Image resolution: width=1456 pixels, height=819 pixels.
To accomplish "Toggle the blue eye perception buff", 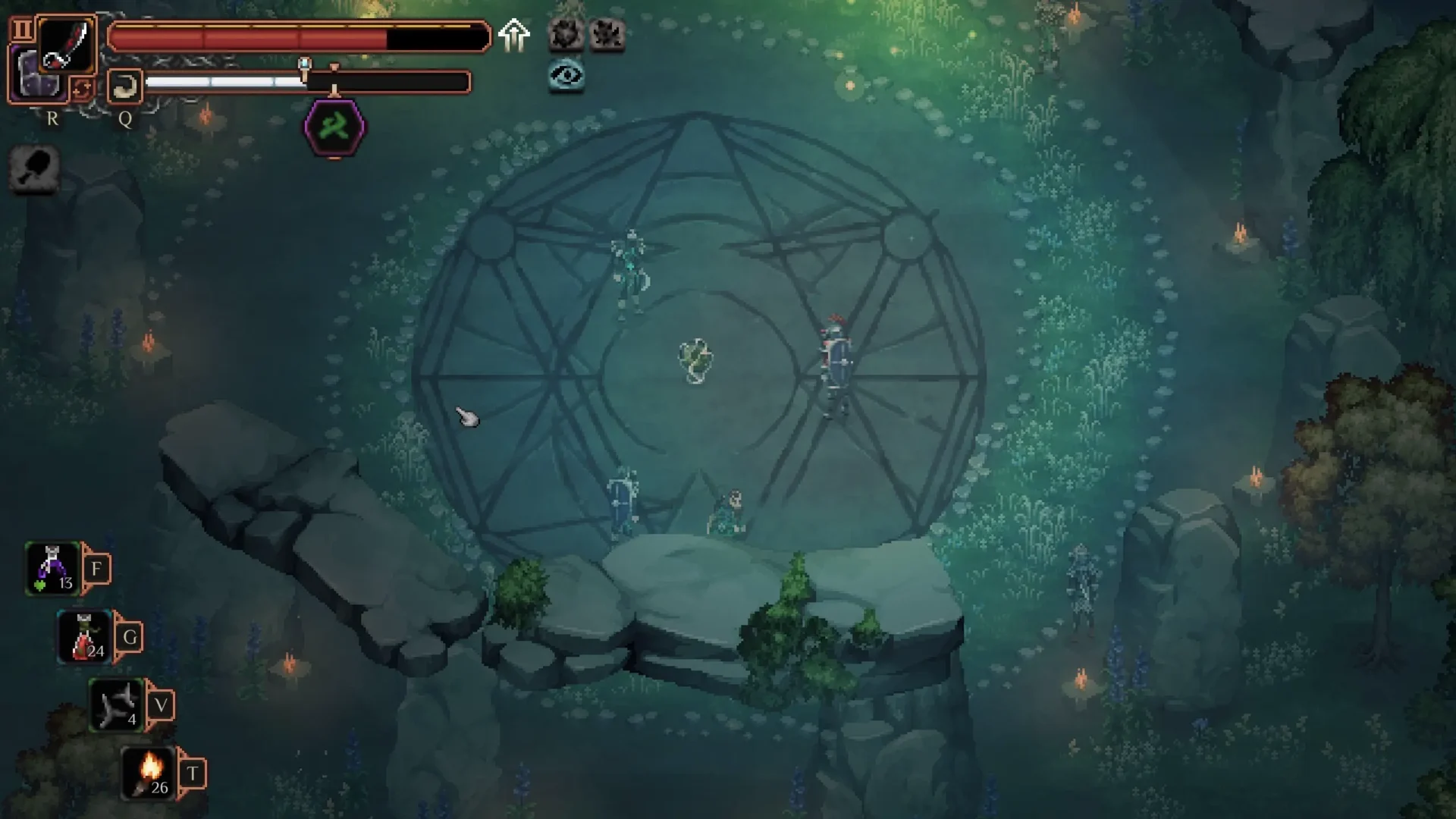I will pos(568,75).
